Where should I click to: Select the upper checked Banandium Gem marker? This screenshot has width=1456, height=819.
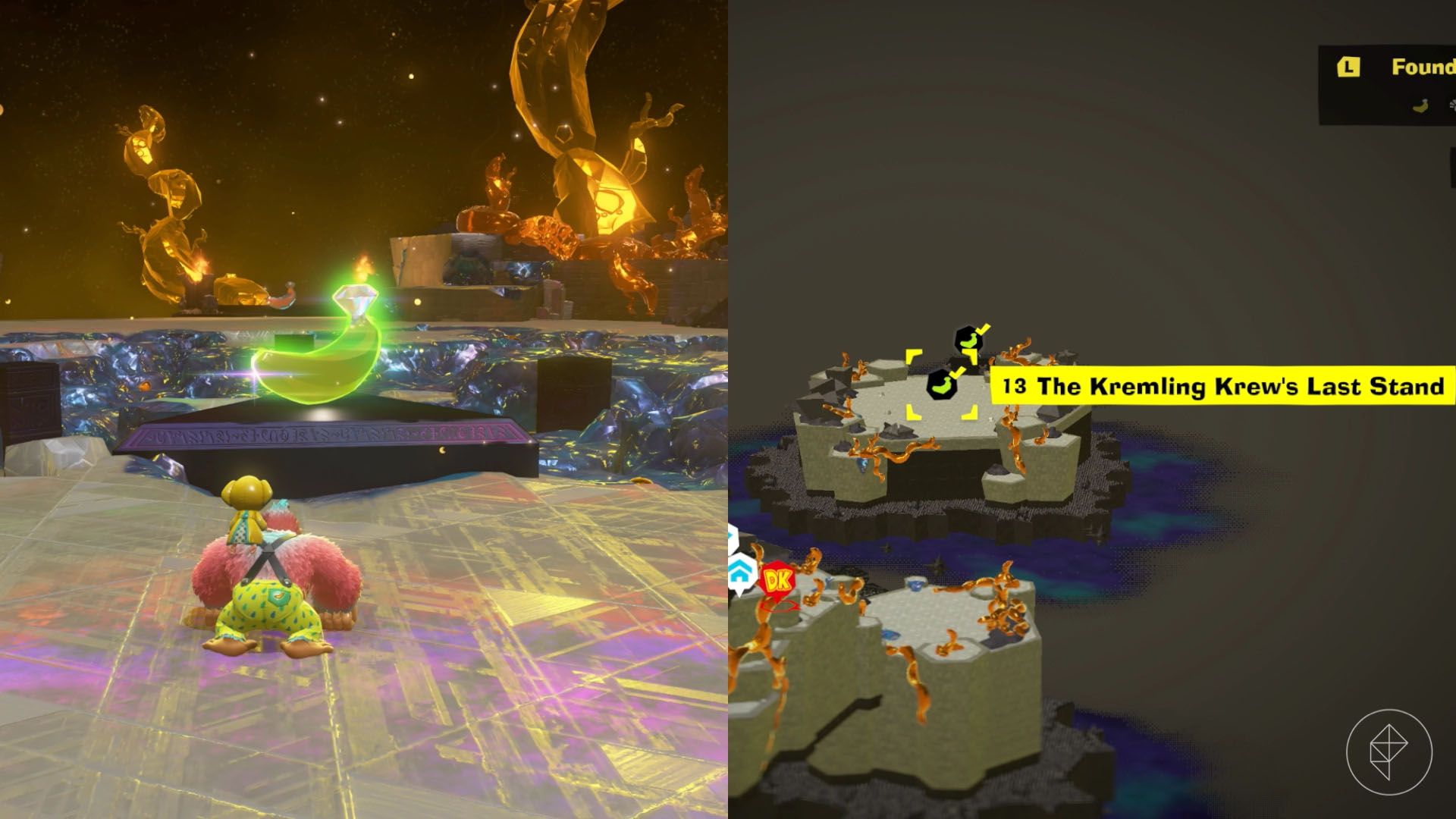pyautogui.click(x=969, y=340)
